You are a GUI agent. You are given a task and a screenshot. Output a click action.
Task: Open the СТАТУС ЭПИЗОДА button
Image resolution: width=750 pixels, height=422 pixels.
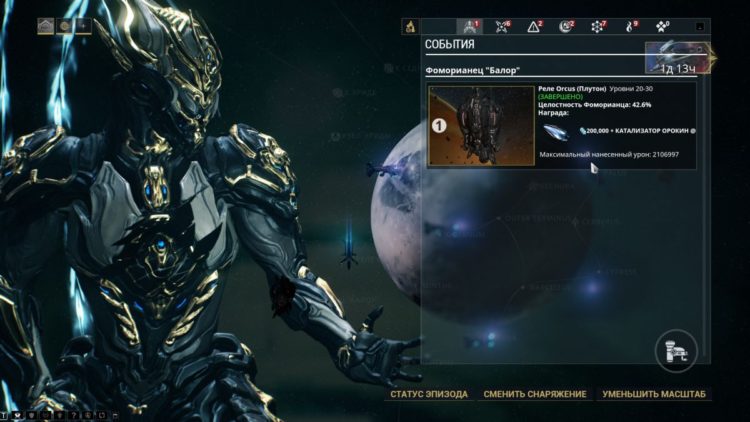[x=429, y=394]
